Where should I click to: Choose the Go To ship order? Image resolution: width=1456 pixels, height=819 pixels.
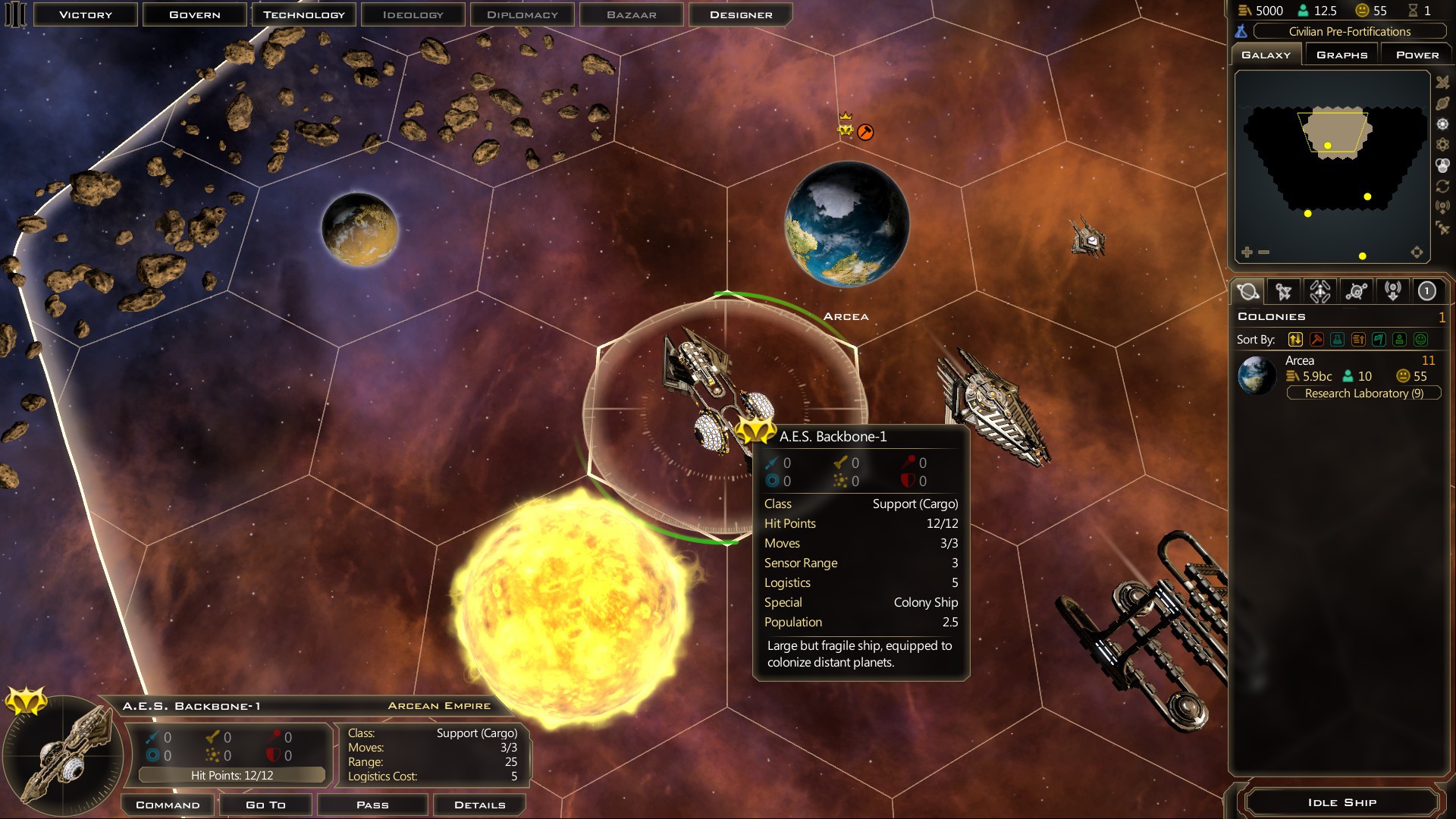(265, 805)
